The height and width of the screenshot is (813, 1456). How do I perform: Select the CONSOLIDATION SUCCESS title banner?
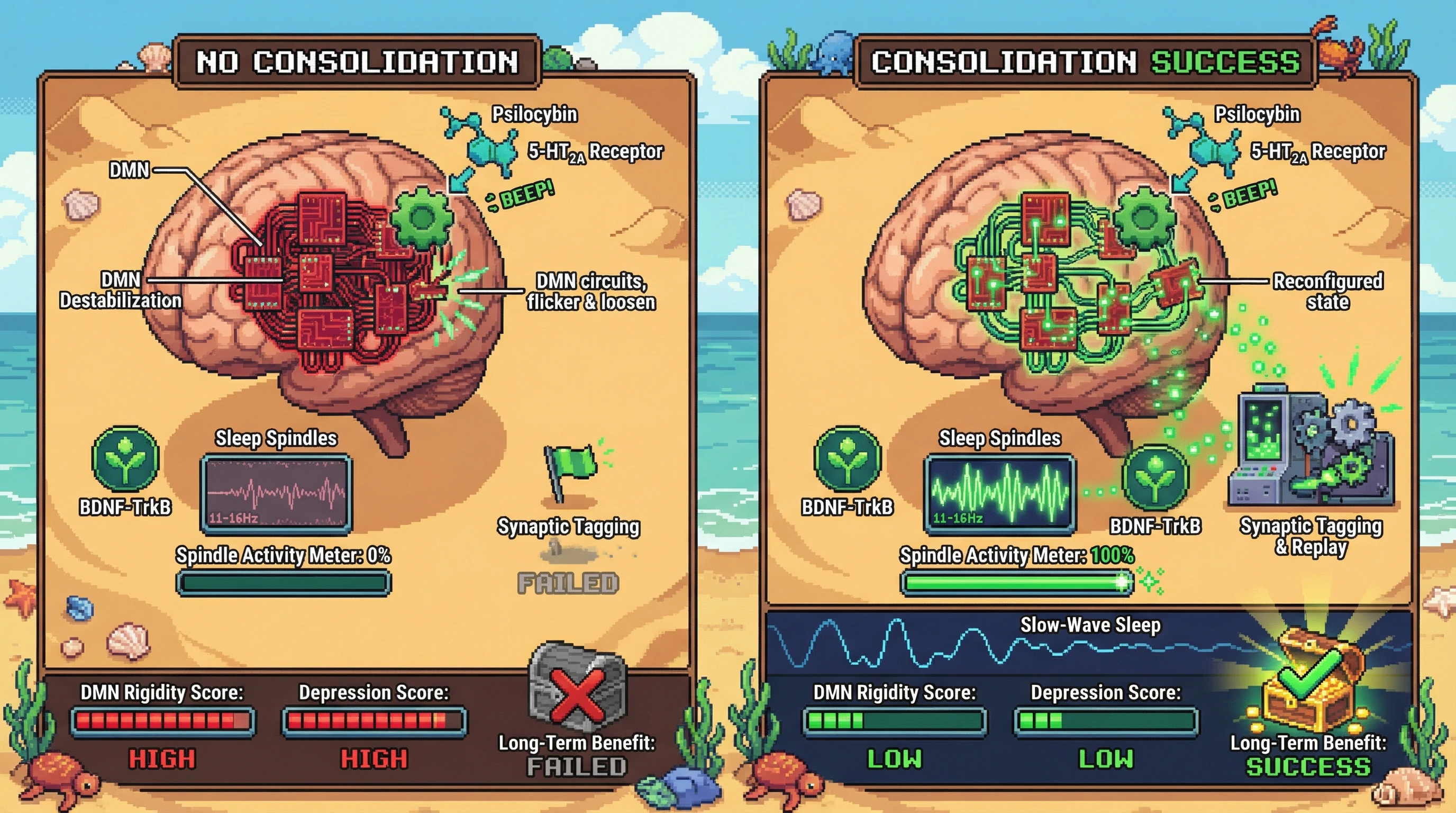tap(1085, 61)
